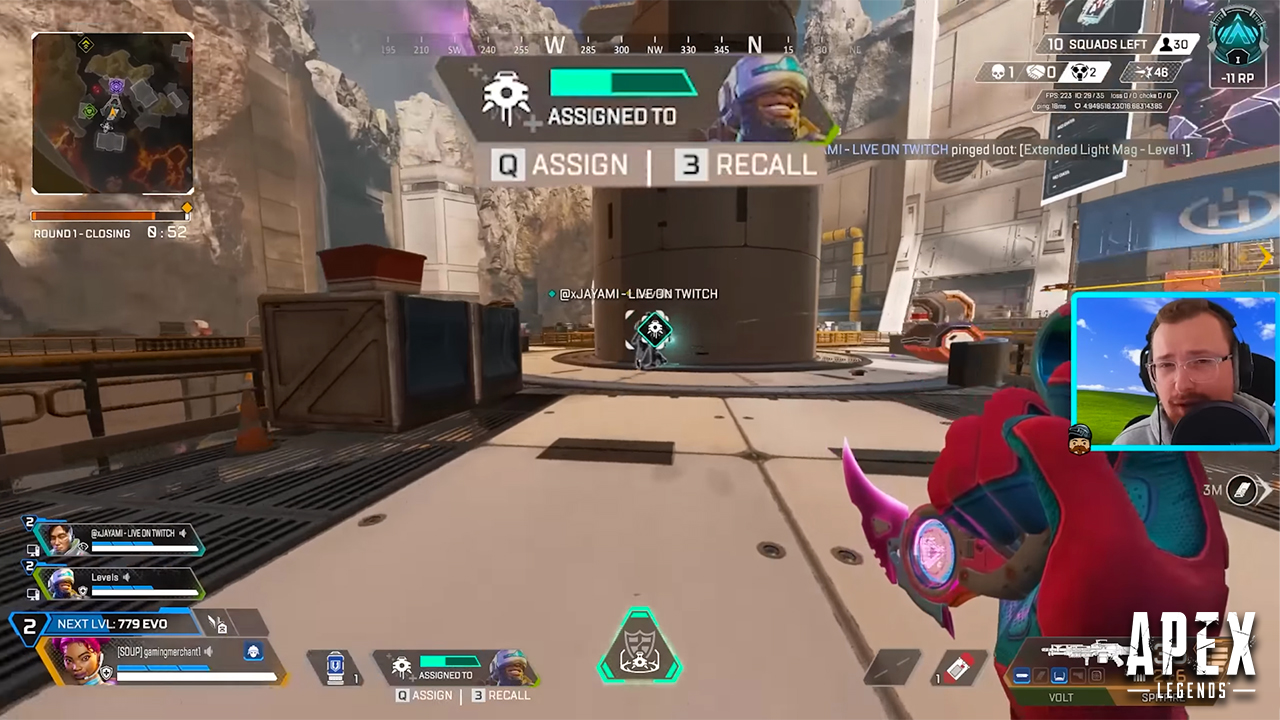Click the drone marker on xJAYAMI

point(654,328)
